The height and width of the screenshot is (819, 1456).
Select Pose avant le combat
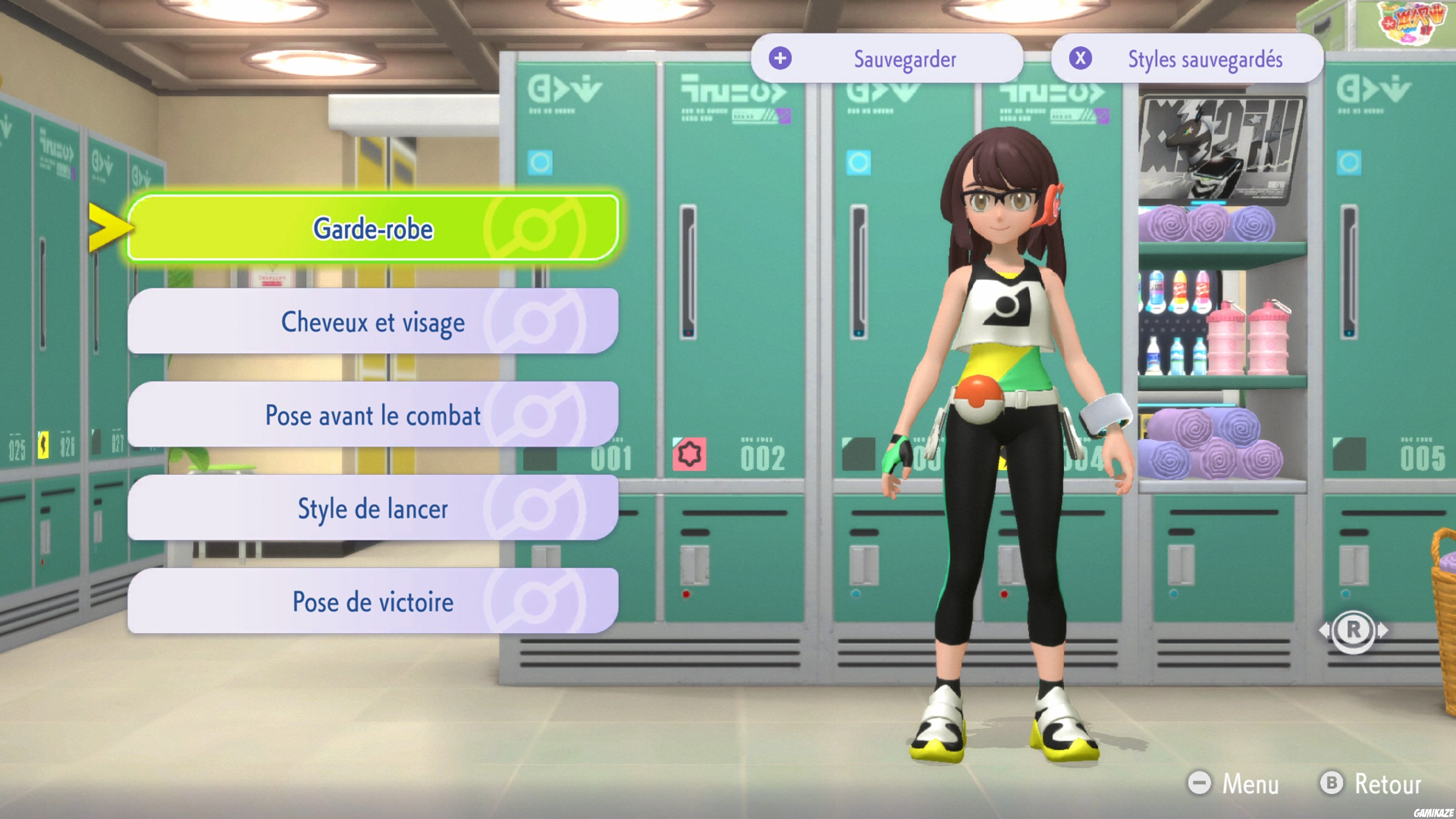(x=373, y=416)
